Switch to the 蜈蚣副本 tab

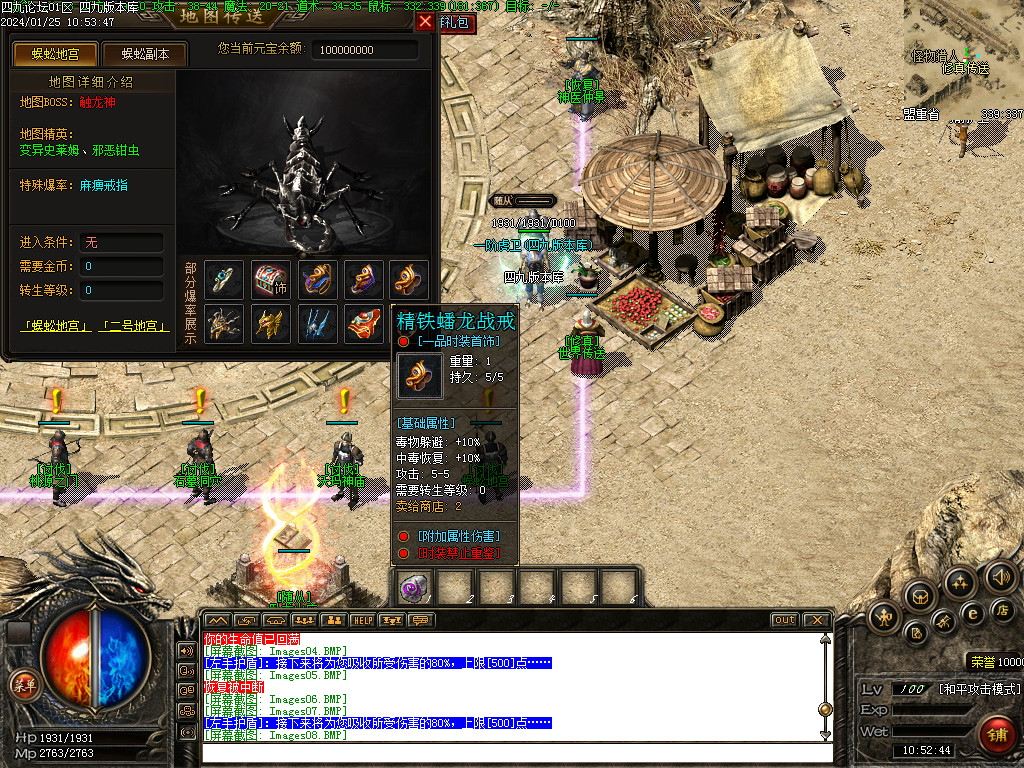point(145,54)
